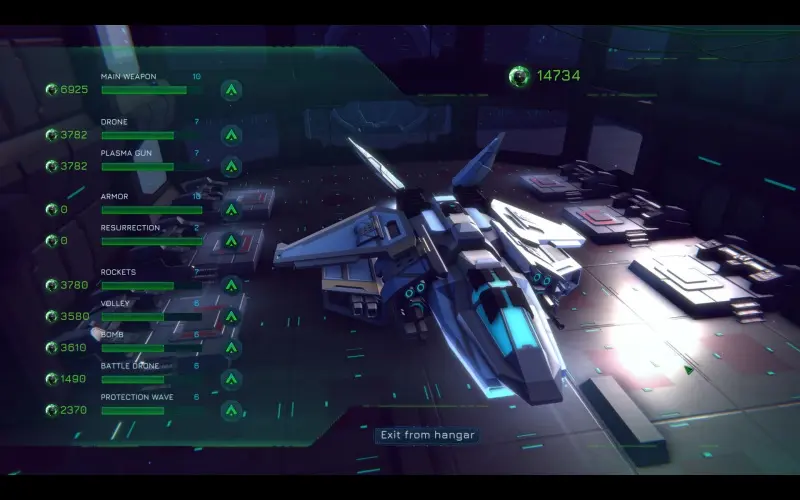
Task: Upgrade the Bomb ability
Action: pos(231,348)
